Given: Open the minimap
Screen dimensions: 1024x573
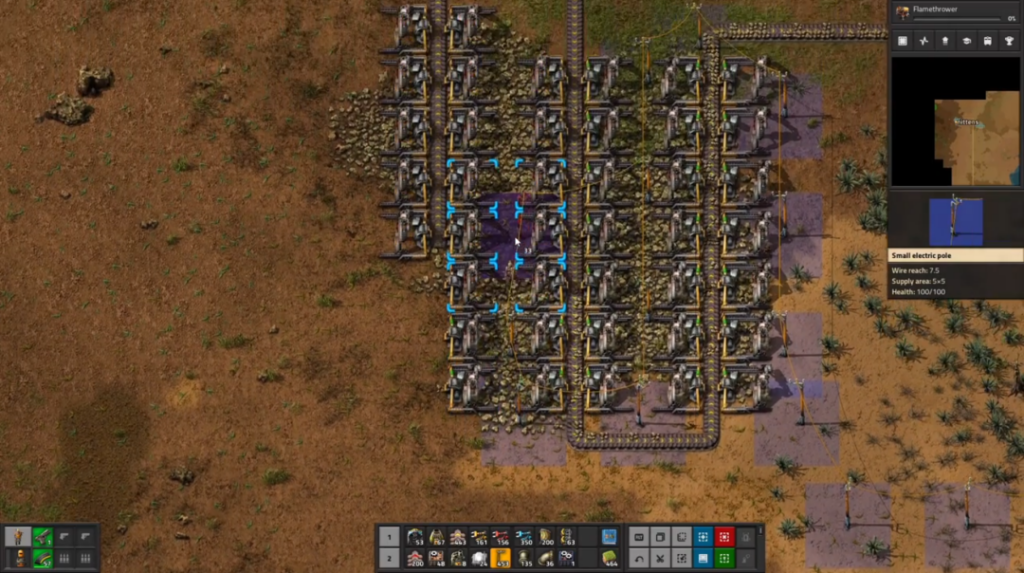Looking at the screenshot, I should point(955,121).
